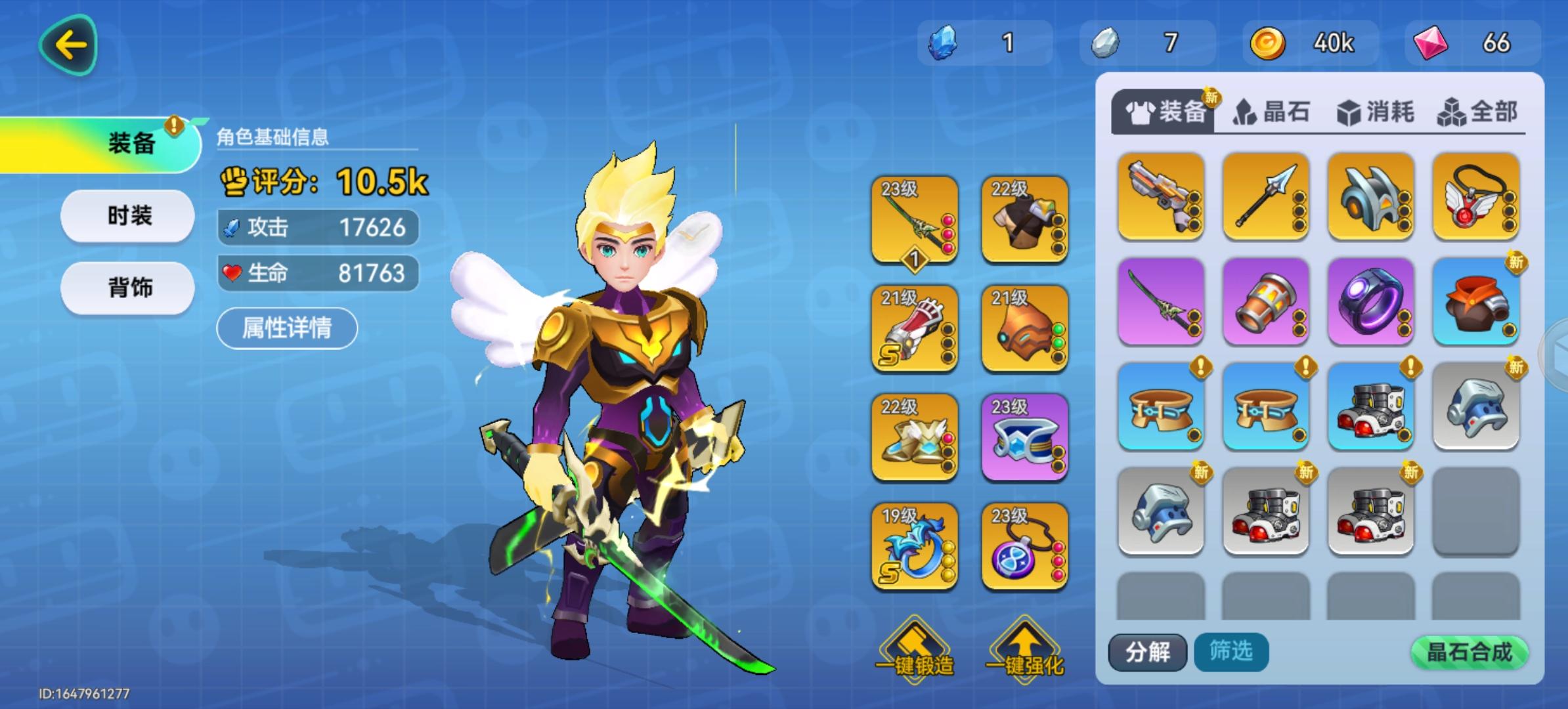Image resolution: width=1568 pixels, height=709 pixels.
Task: Select the level 23 purple belt slot
Action: click(x=1026, y=440)
